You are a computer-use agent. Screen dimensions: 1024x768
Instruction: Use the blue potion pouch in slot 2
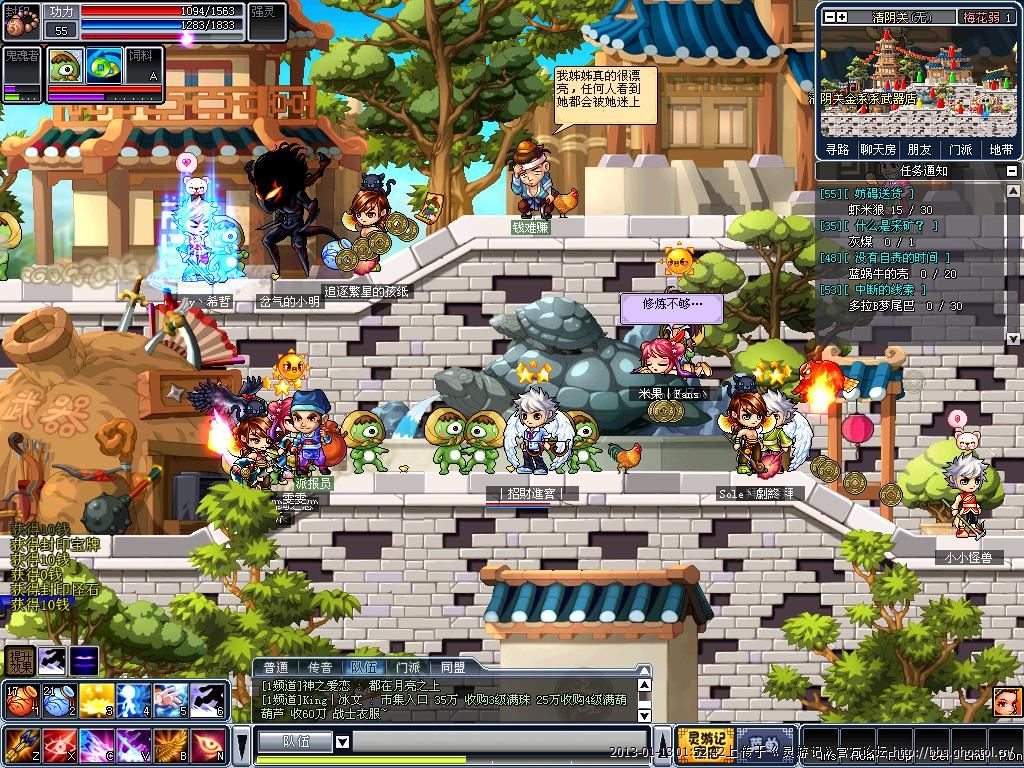click(x=57, y=699)
